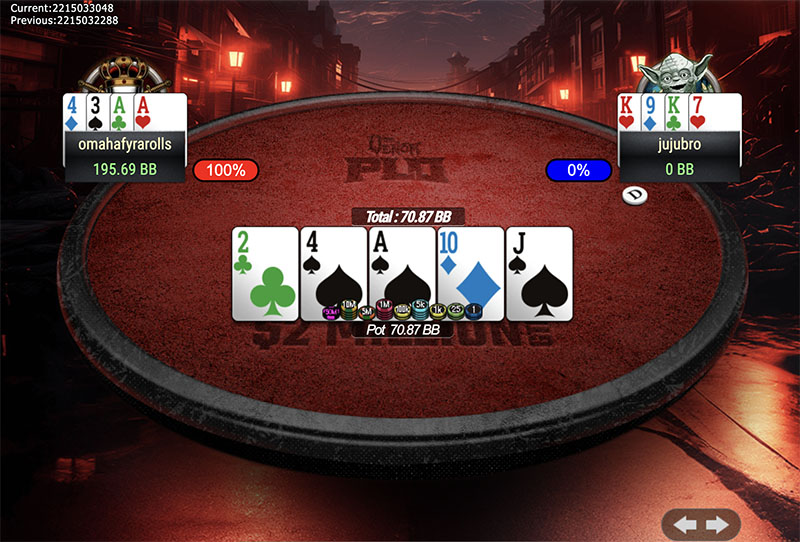
Task: Step back with the left arrow button
Action: [x=686, y=524]
